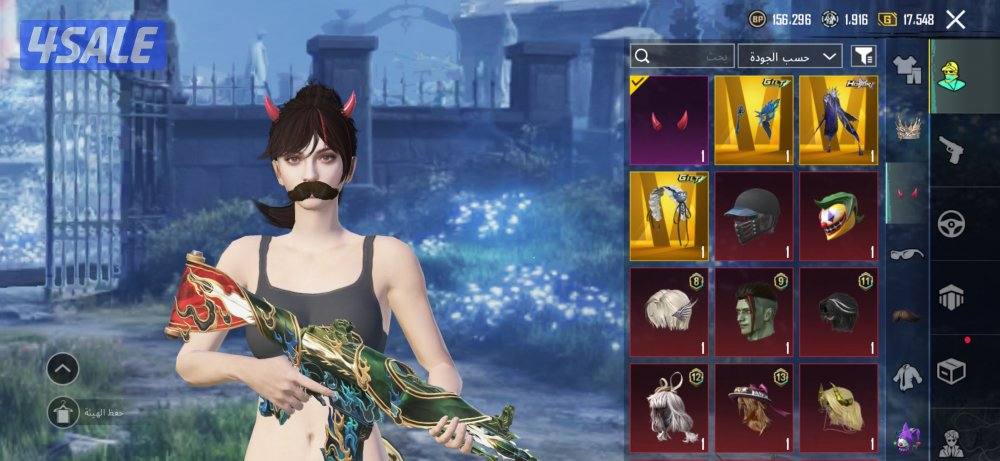The height and width of the screenshot is (461, 1000).
Task: Choose the black helmet level 11 item
Action: click(x=839, y=311)
